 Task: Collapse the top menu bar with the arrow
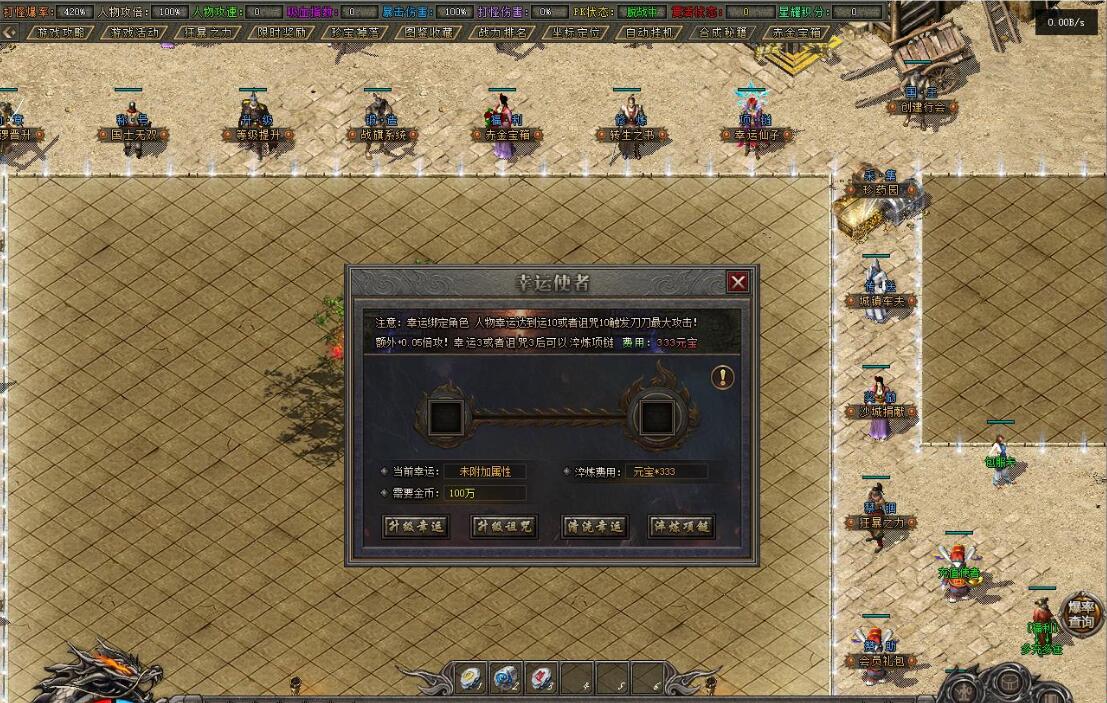[x=10, y=32]
